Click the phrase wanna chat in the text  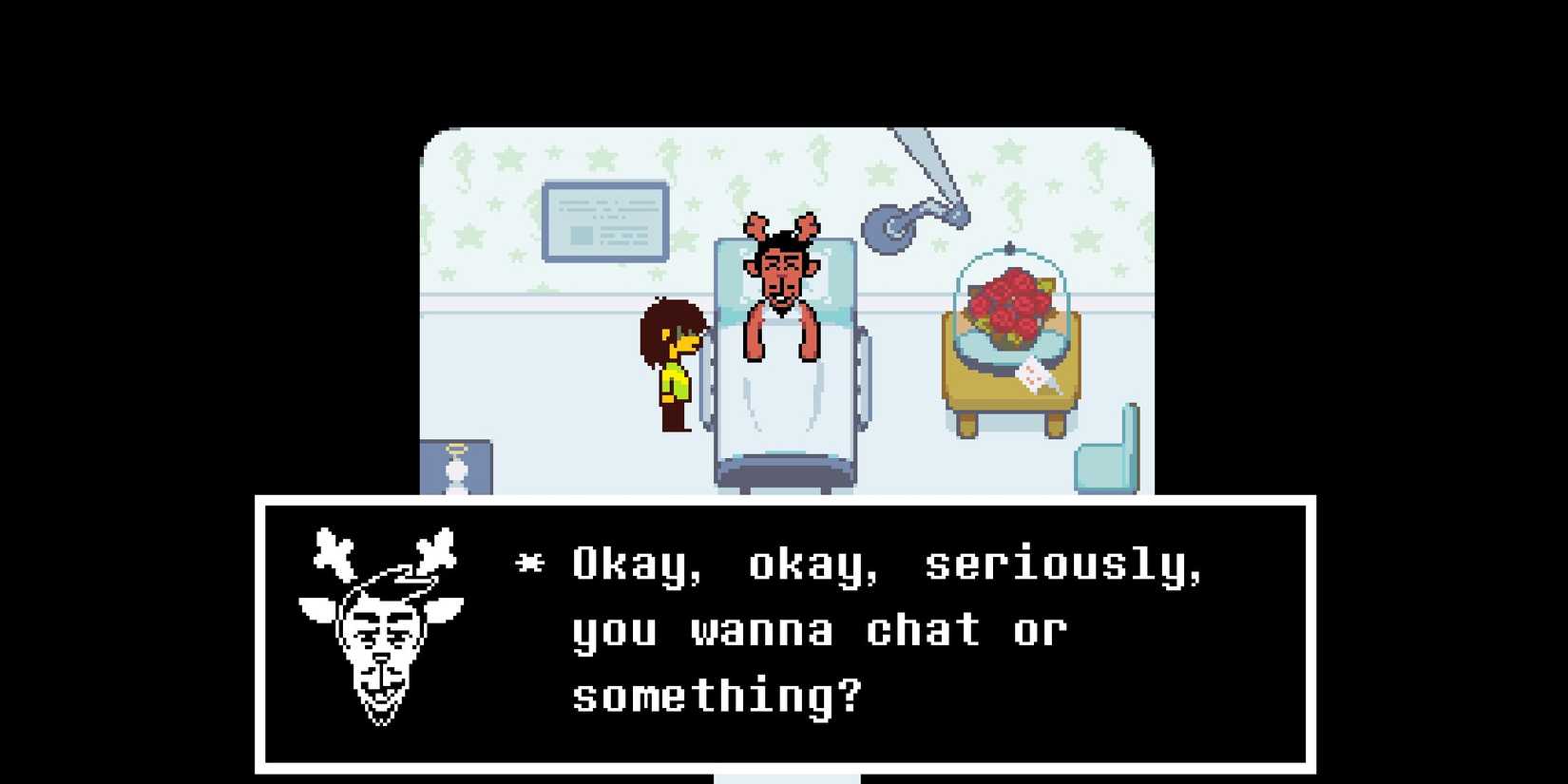tap(836, 629)
